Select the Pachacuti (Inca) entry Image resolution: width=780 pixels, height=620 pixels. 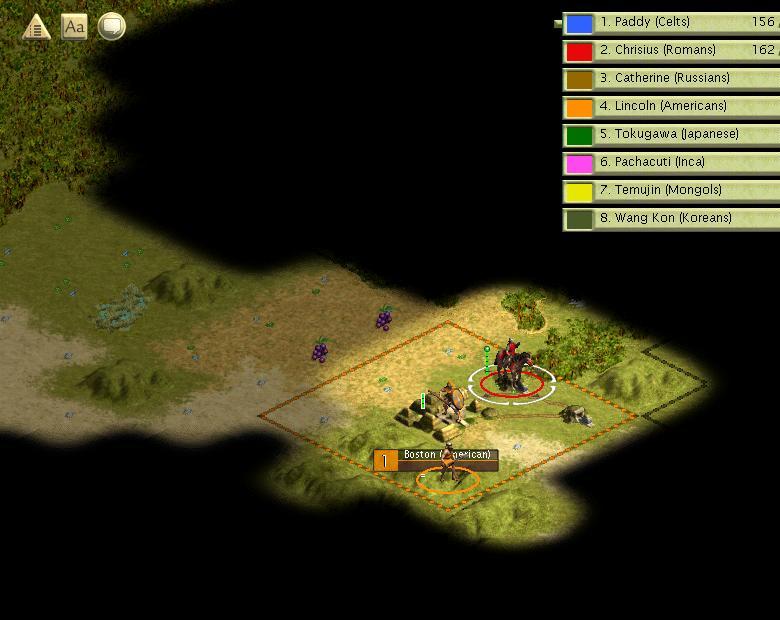[x=670, y=162]
